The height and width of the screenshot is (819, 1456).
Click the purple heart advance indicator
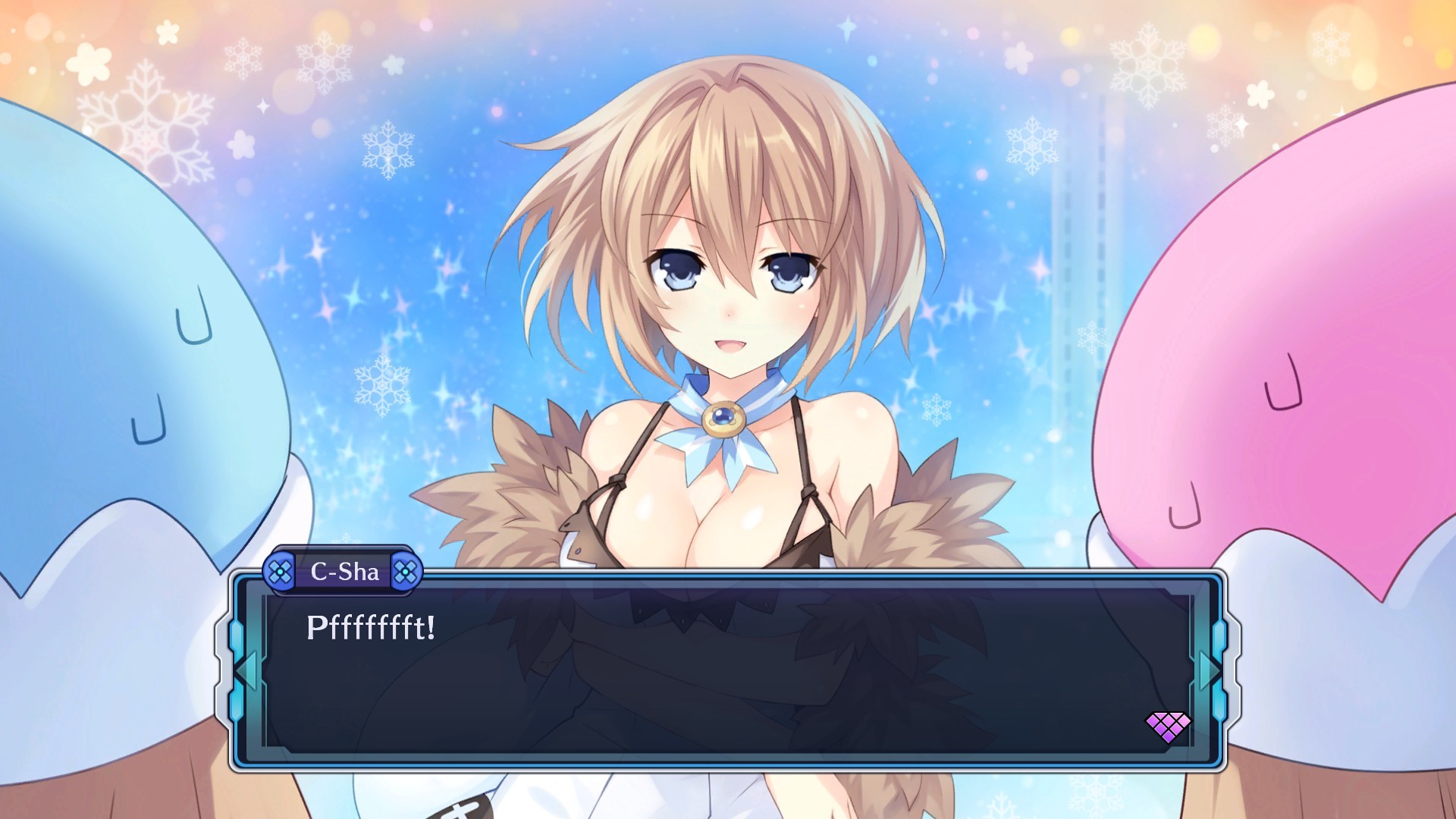pos(1167,727)
